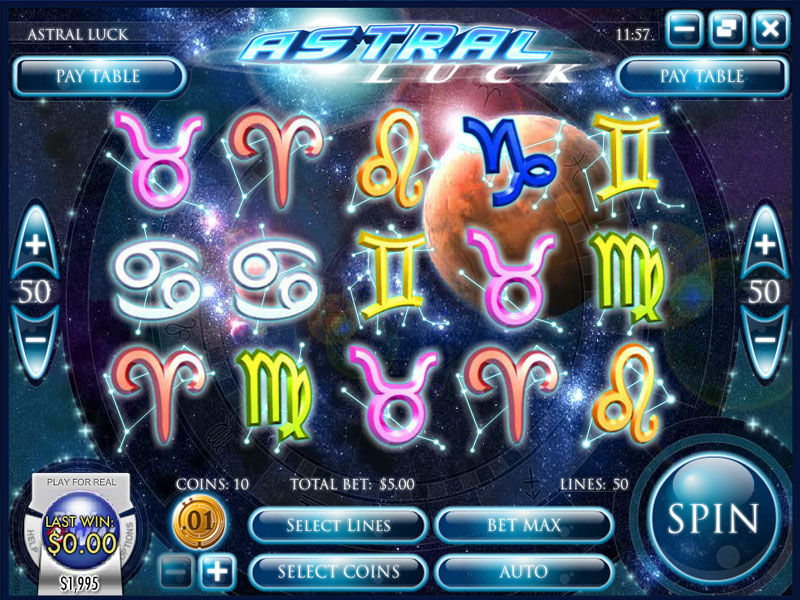Click the gold .01 coin chip

[x=199, y=522]
